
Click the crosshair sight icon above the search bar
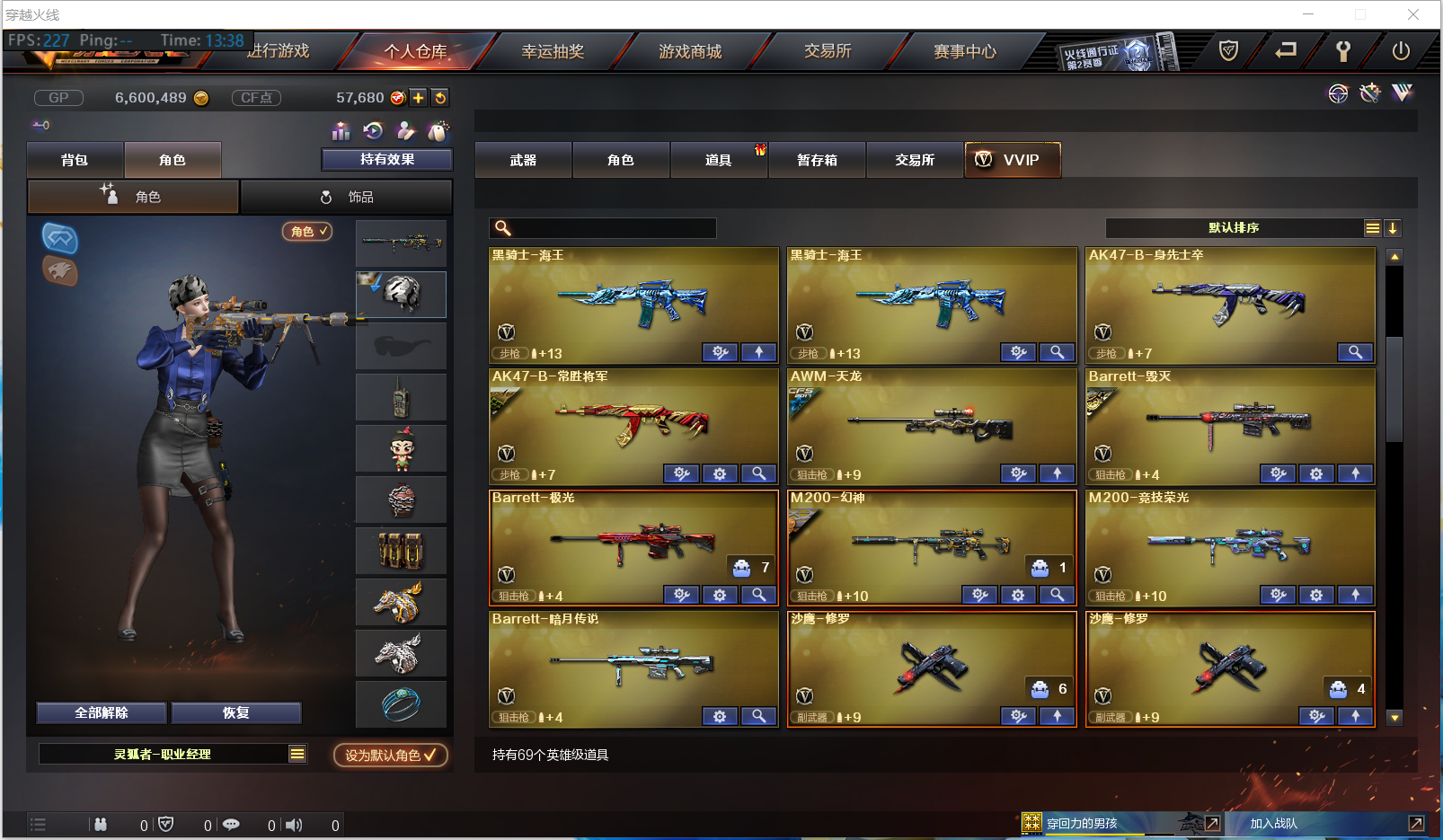point(1339,93)
